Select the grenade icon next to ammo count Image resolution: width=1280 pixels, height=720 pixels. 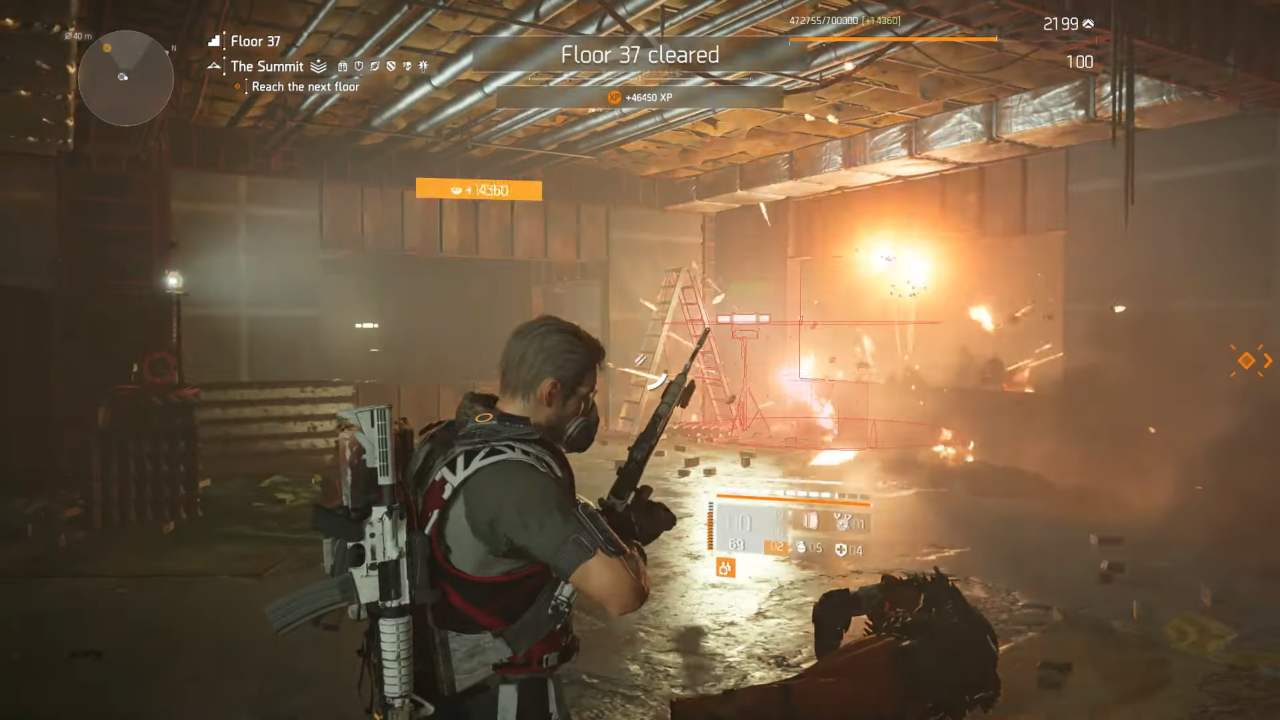tap(802, 549)
